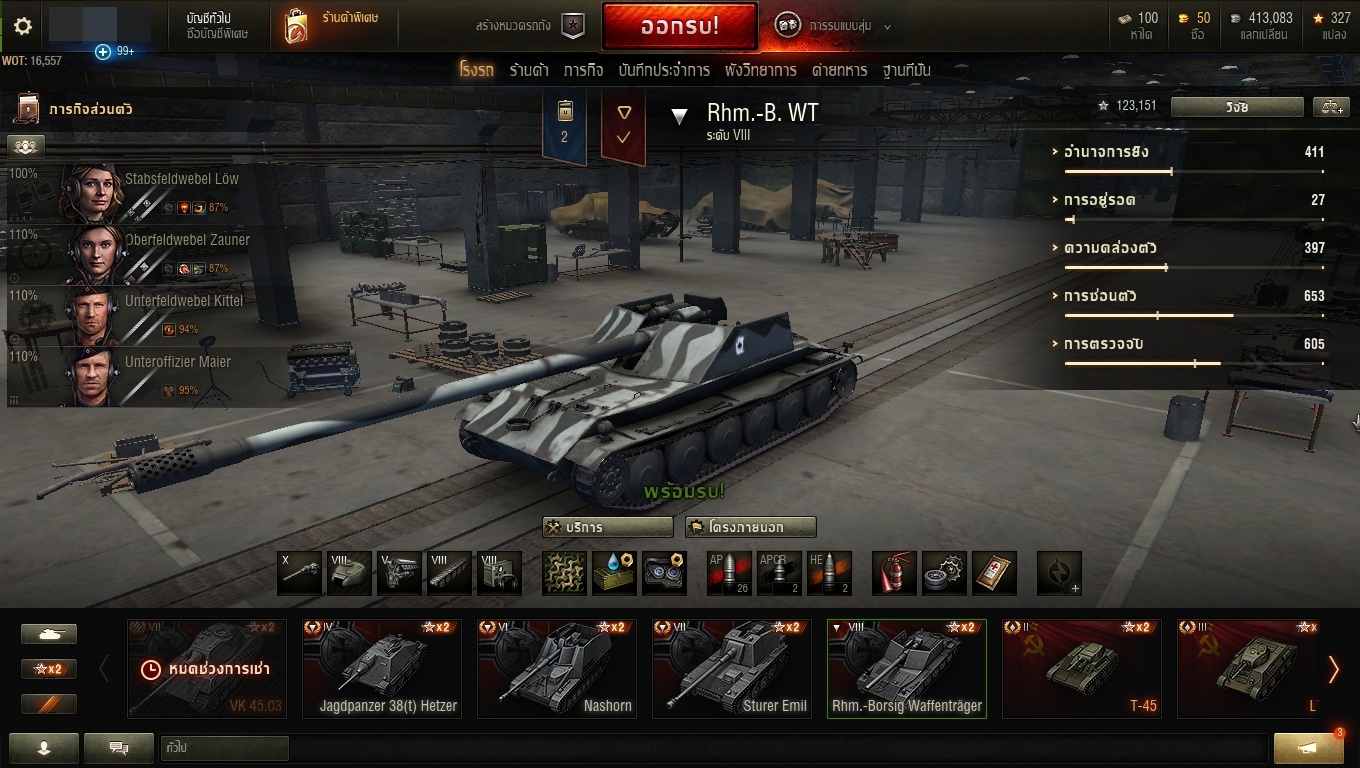
Task: Select the Nashorn tank in carousel
Action: [557, 668]
